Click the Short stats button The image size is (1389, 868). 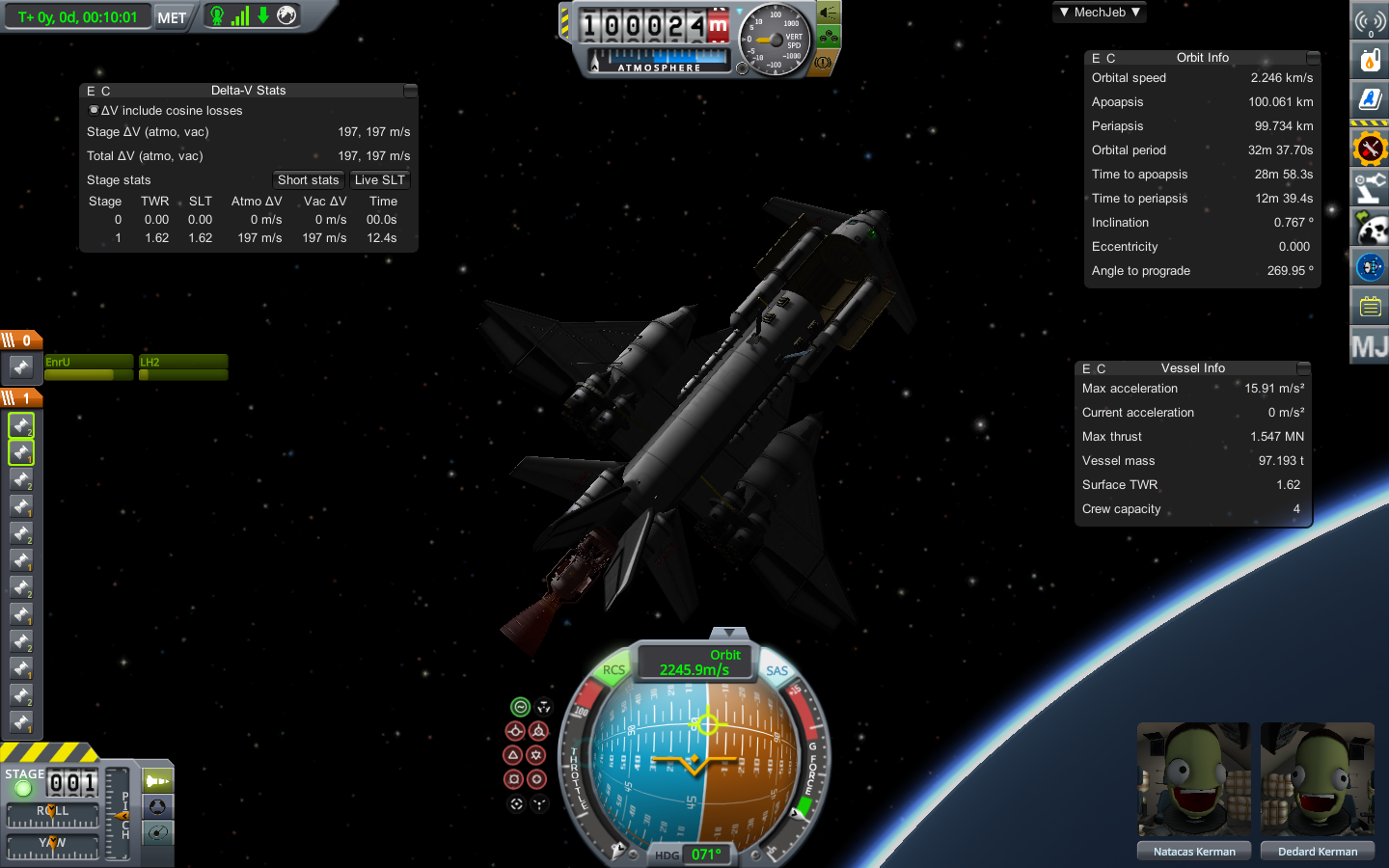point(308,180)
